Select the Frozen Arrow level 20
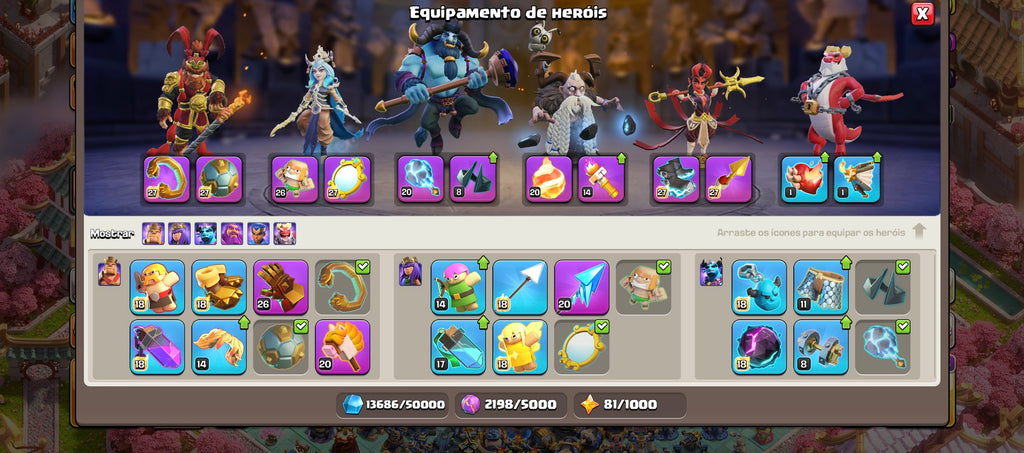This screenshot has width=1024, height=453. click(x=581, y=287)
